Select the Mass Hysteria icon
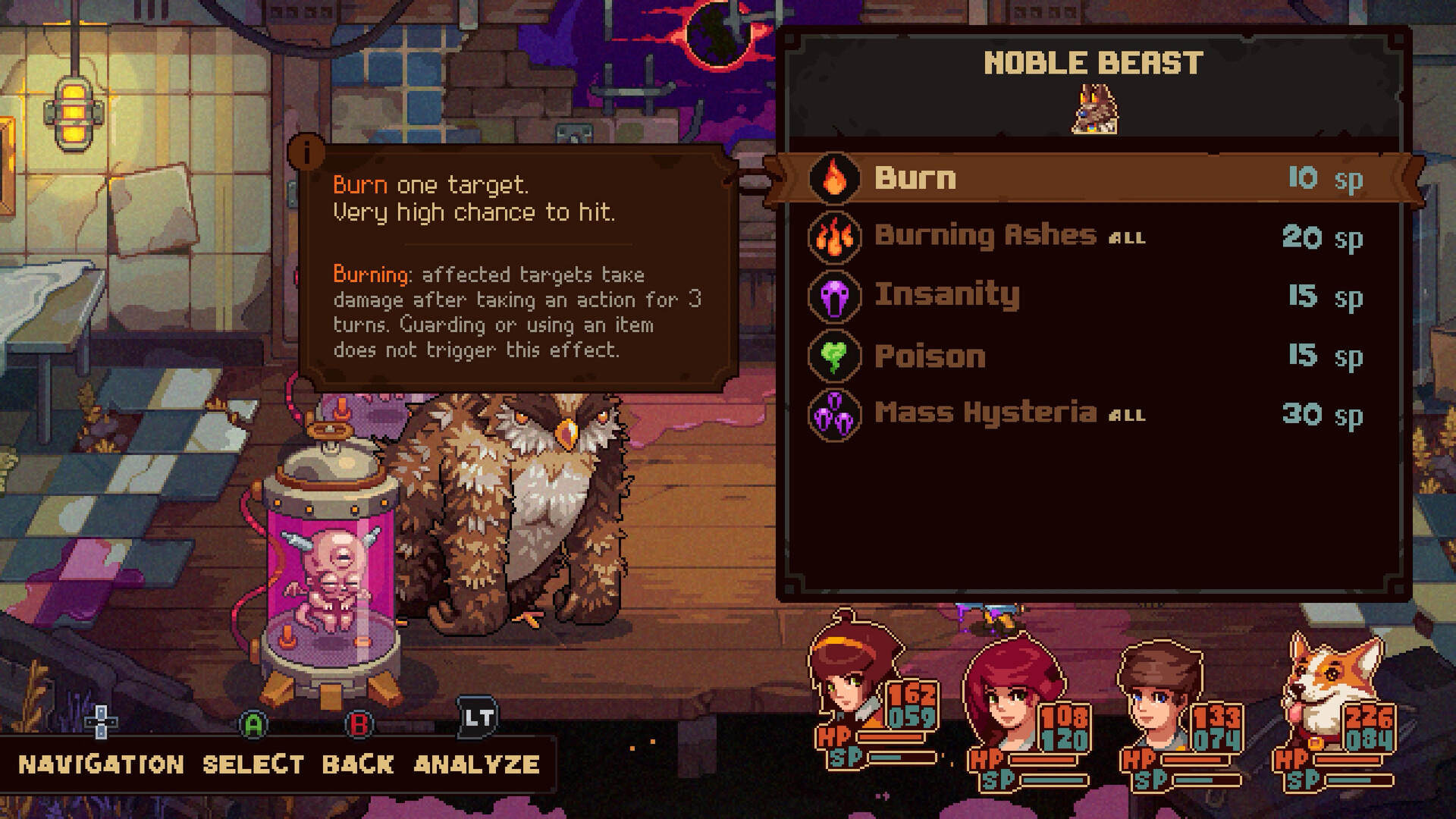The image size is (1456, 819). 835,413
